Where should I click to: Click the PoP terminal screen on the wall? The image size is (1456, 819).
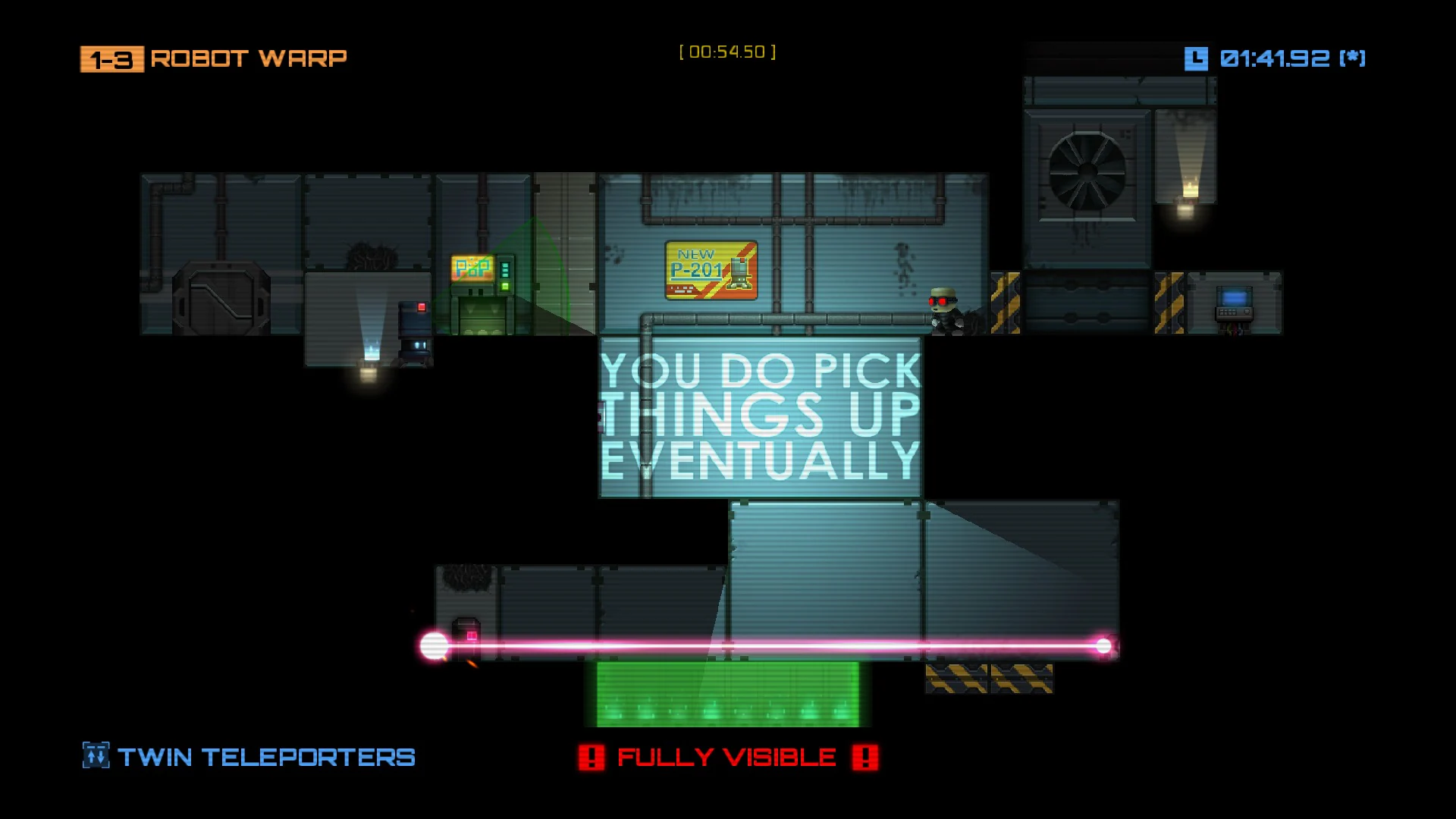click(x=472, y=267)
